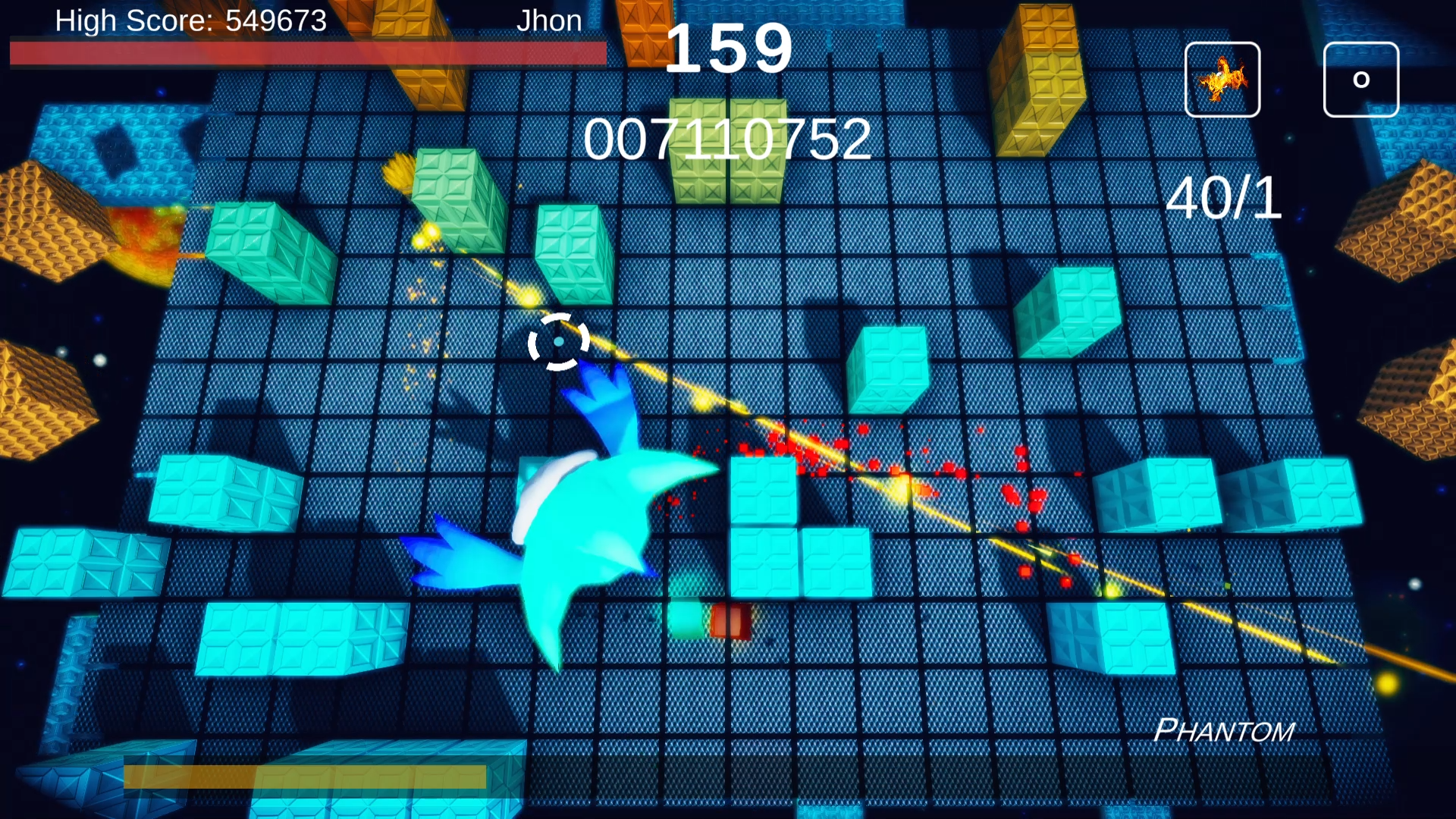Tap the circular 'O' ability button
This screenshot has width=1456, height=819.
[1360, 80]
